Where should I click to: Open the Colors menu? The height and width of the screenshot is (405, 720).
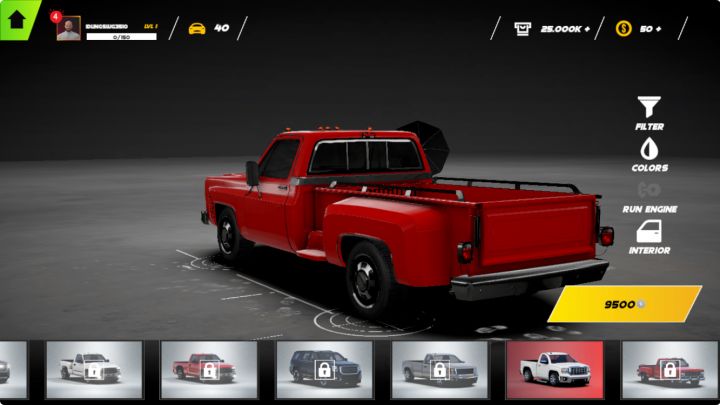coord(649,152)
